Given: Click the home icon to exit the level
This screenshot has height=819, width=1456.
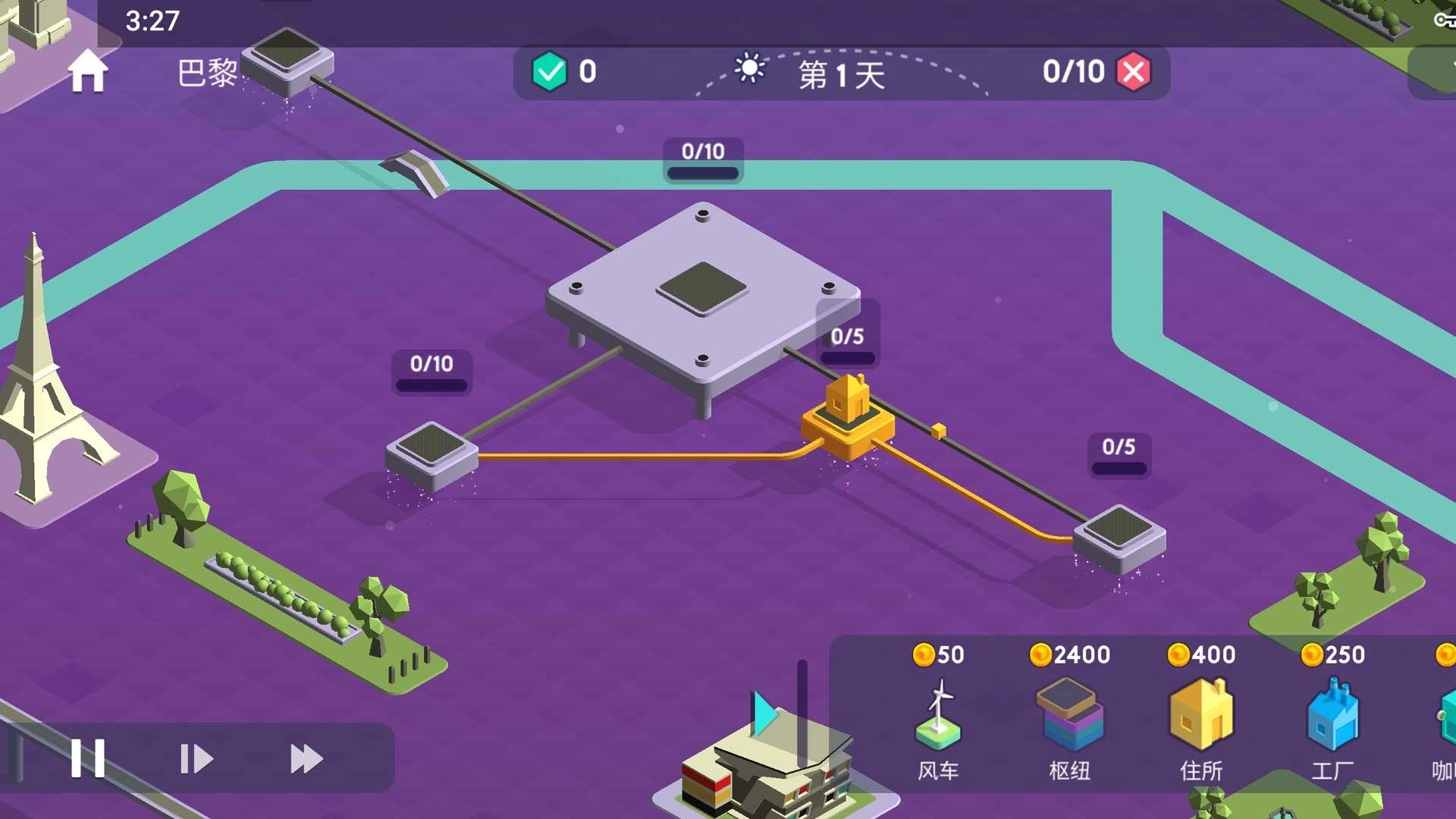Looking at the screenshot, I should point(87,72).
